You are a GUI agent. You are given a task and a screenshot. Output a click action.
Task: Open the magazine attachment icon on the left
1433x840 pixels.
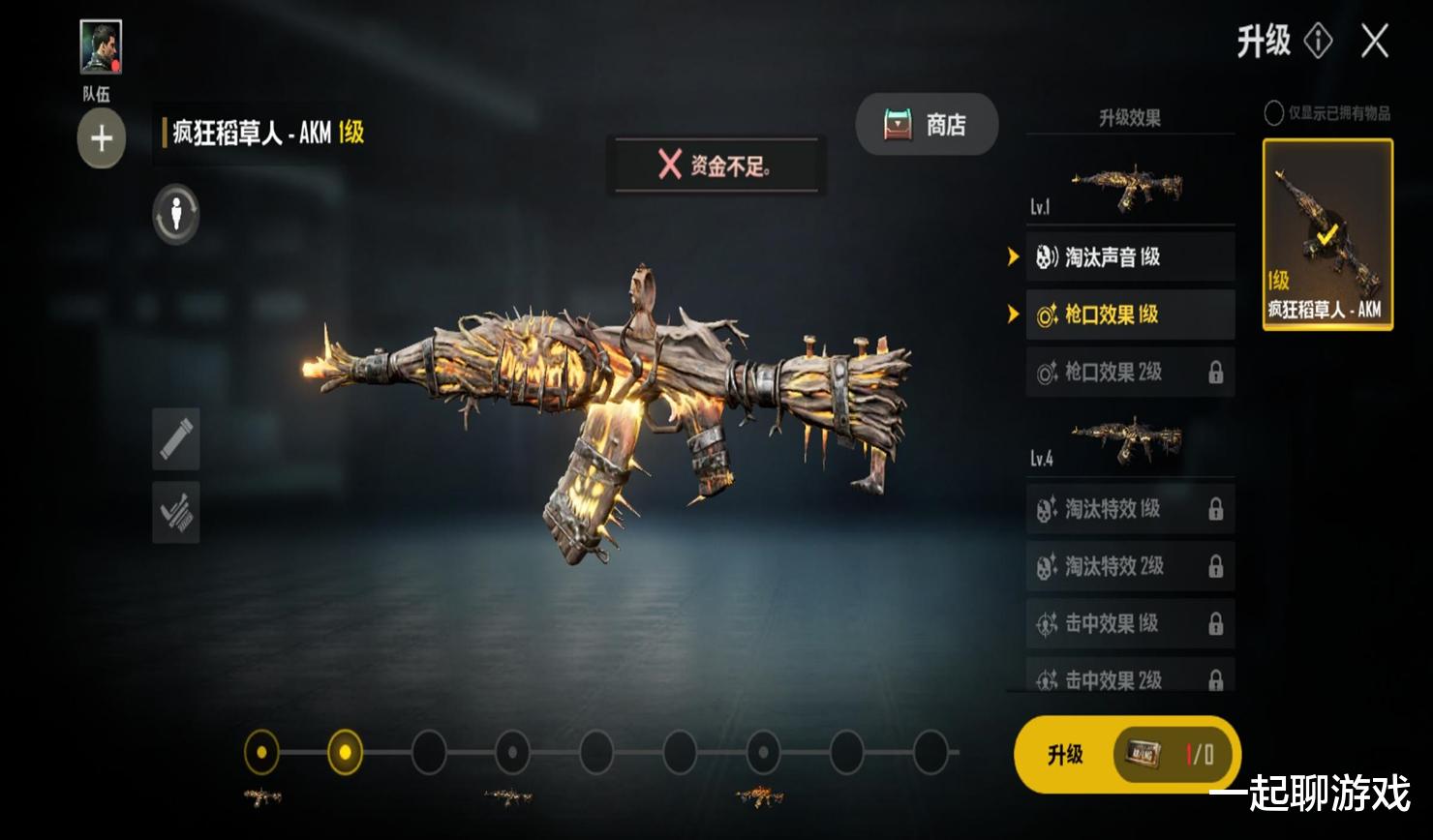pos(176,438)
